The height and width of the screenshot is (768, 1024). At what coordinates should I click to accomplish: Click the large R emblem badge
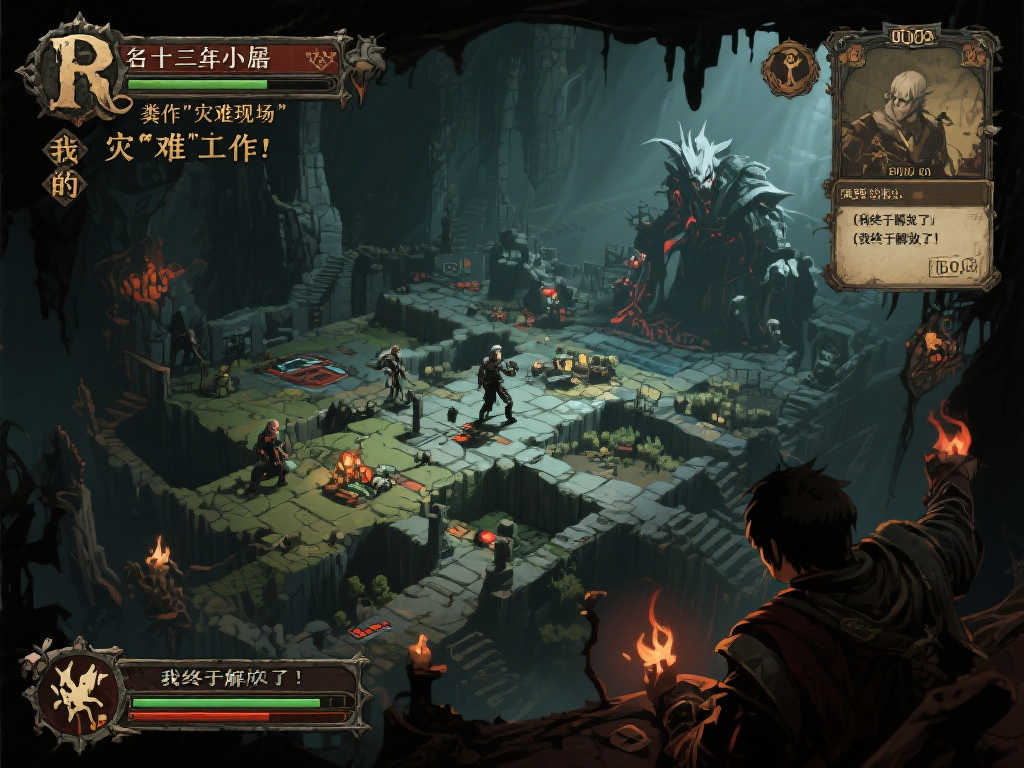tap(72, 74)
